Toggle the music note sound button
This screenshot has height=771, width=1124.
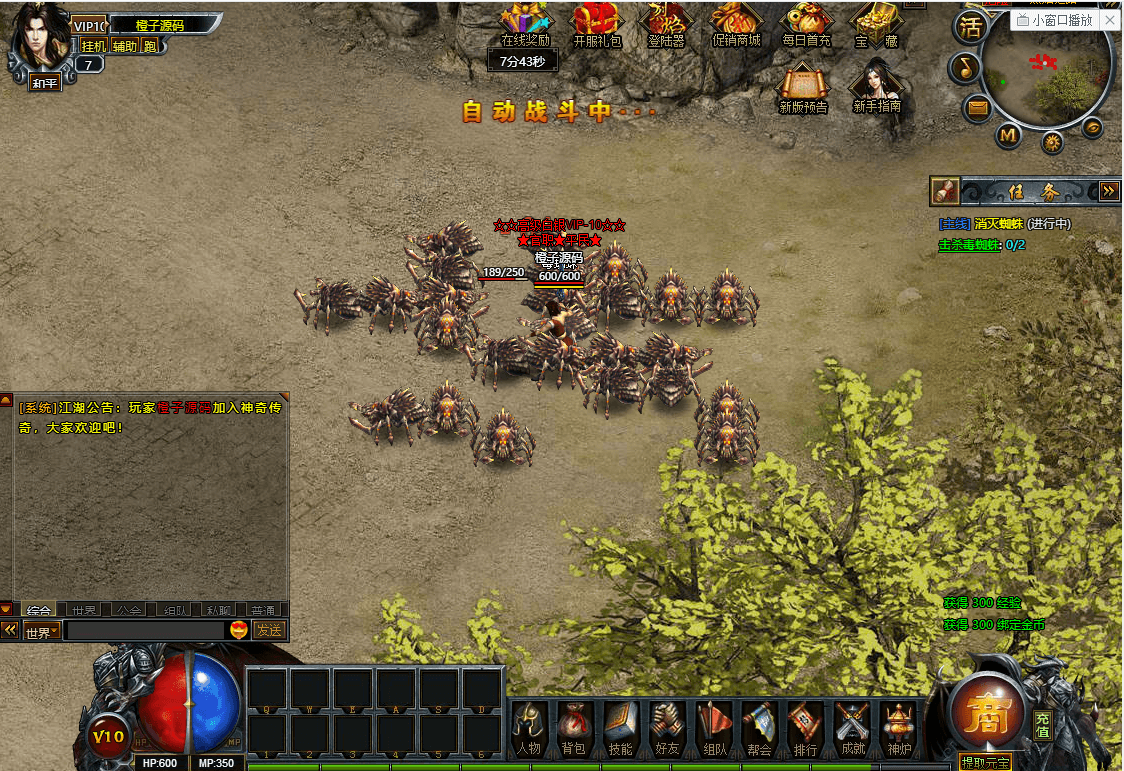[964, 67]
